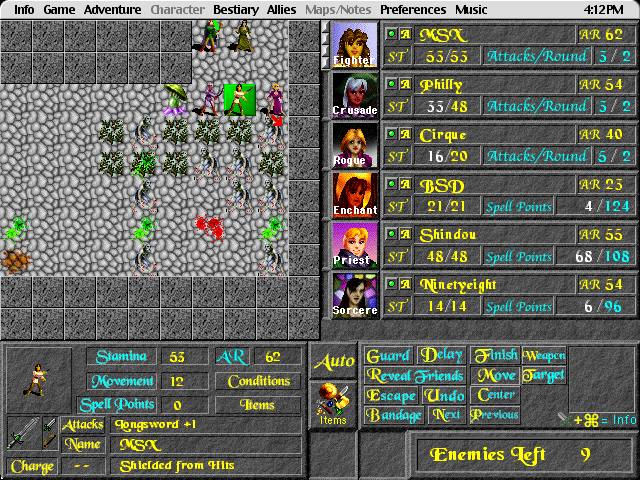The width and height of the screenshot is (640, 480).
Task: Select the Fighter portrait for MSX
Action: point(355,45)
